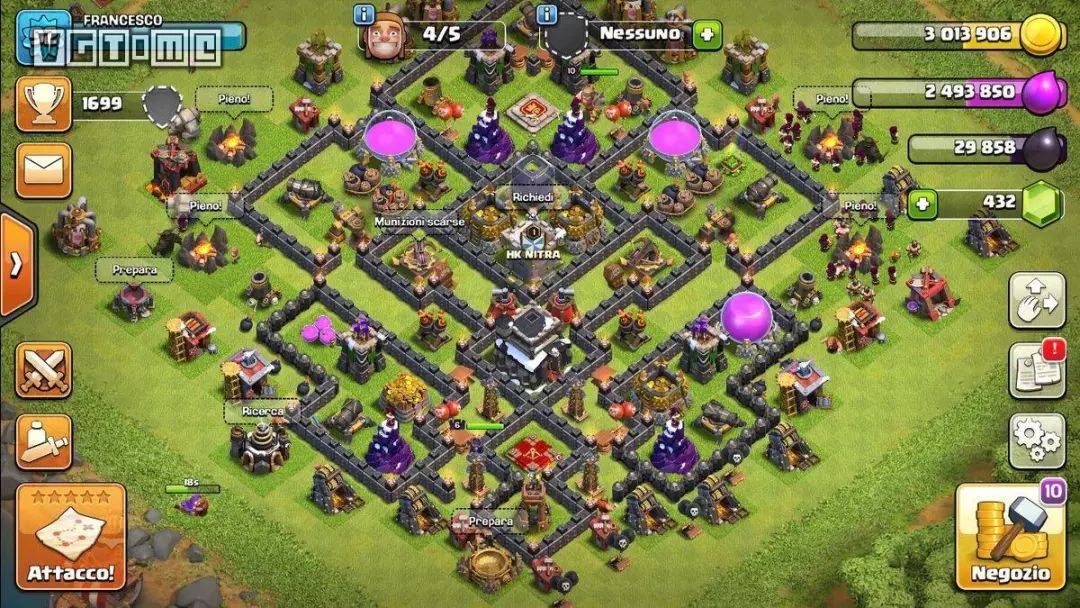Add more gems with green plus
The height and width of the screenshot is (608, 1080).
pos(923,205)
